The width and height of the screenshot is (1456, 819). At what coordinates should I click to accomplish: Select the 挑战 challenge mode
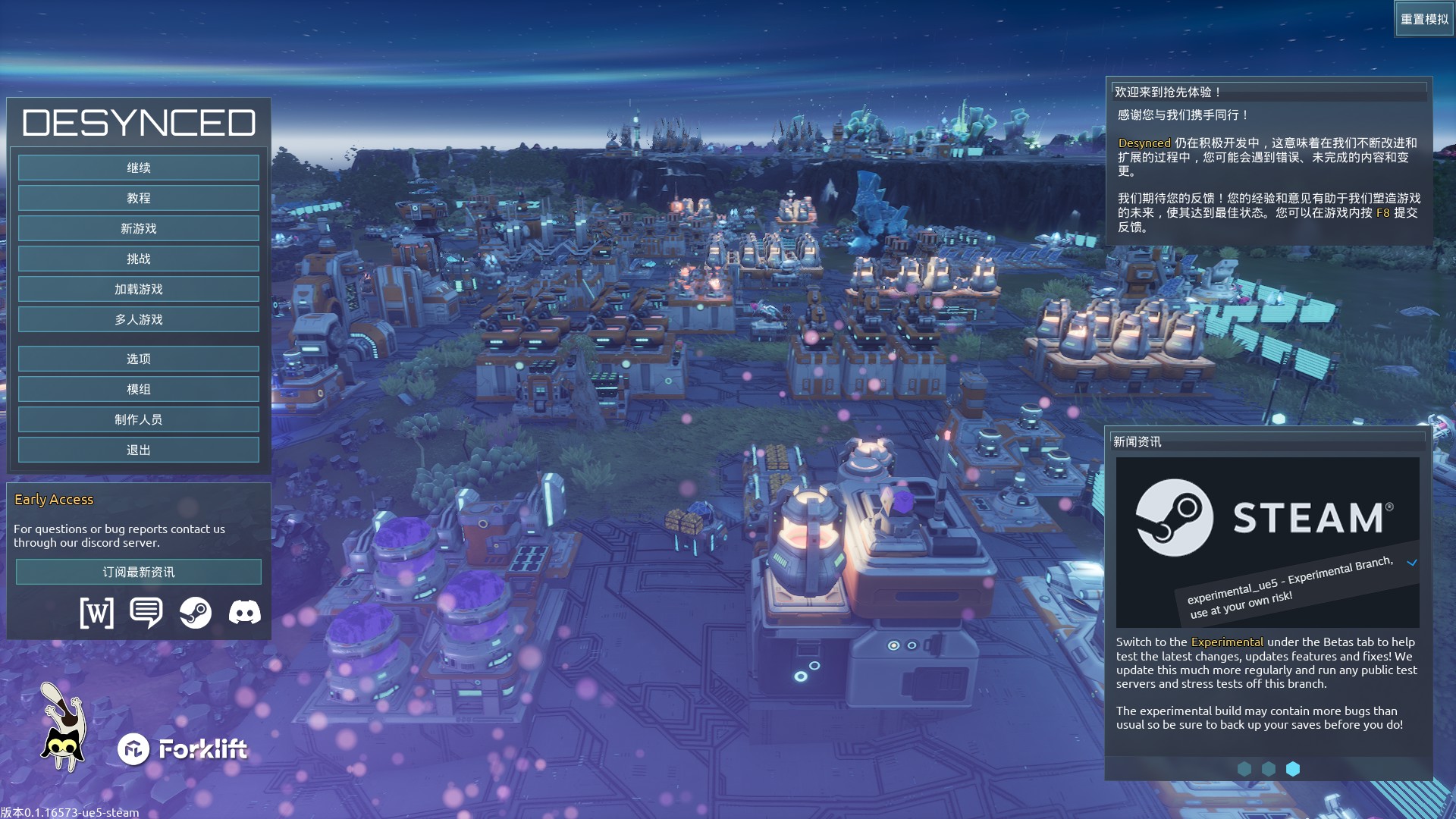click(x=139, y=259)
